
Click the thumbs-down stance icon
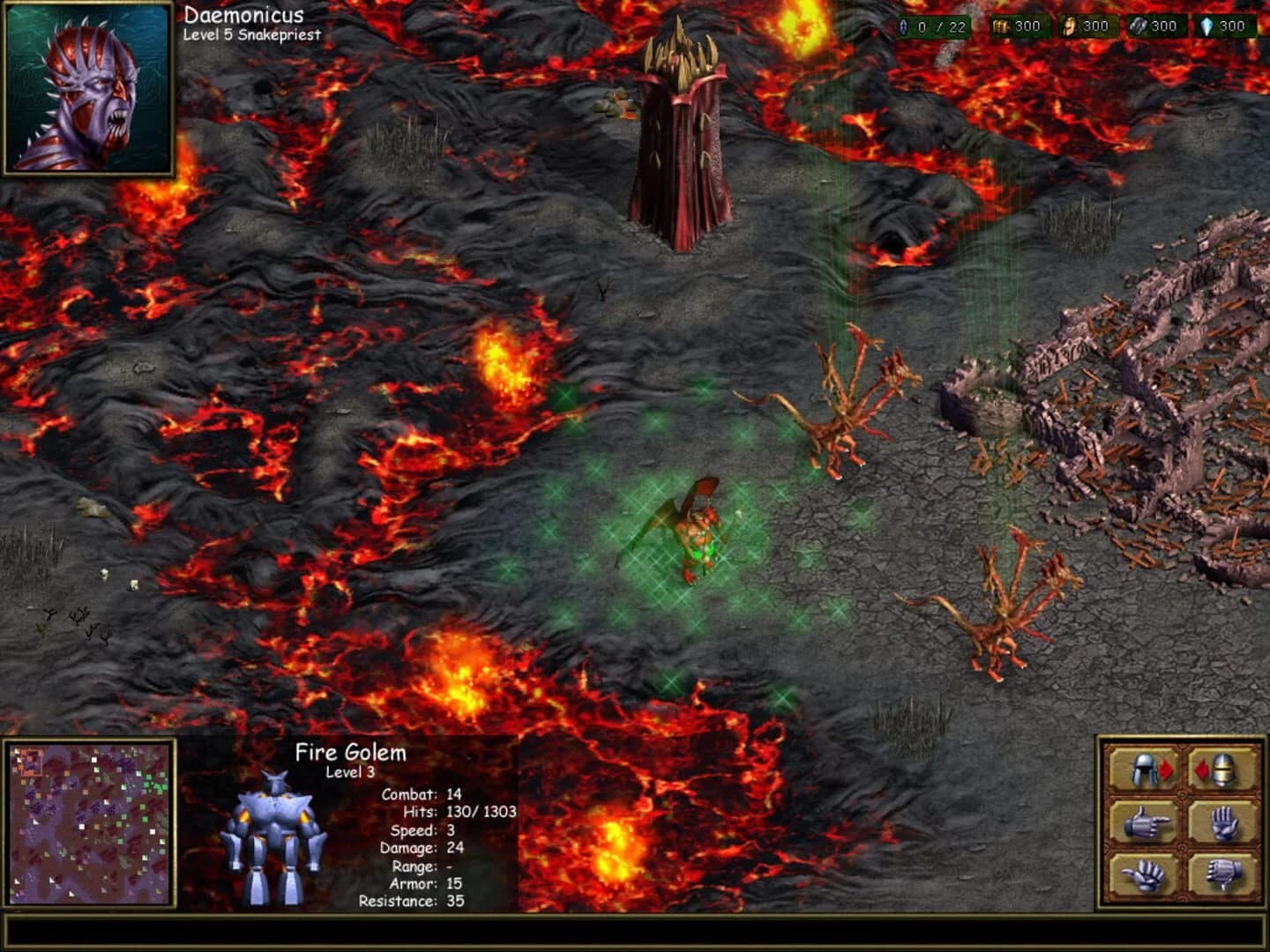coord(1221,876)
